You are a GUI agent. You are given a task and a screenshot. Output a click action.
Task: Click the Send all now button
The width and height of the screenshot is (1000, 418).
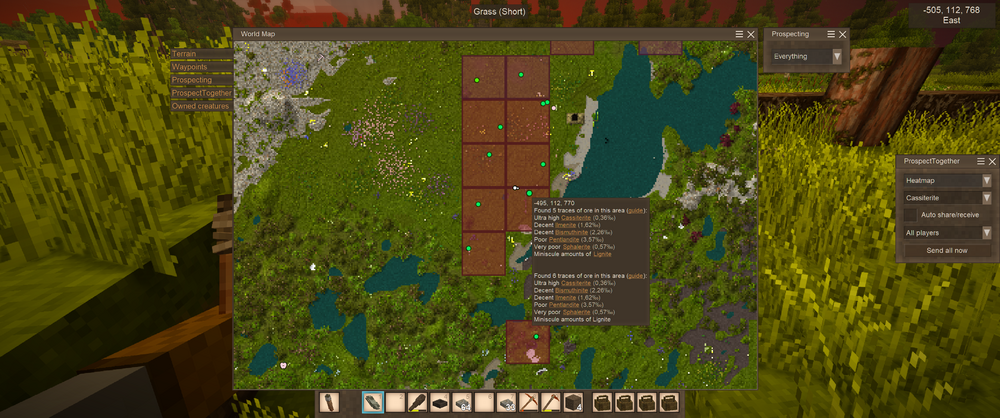[x=947, y=250]
